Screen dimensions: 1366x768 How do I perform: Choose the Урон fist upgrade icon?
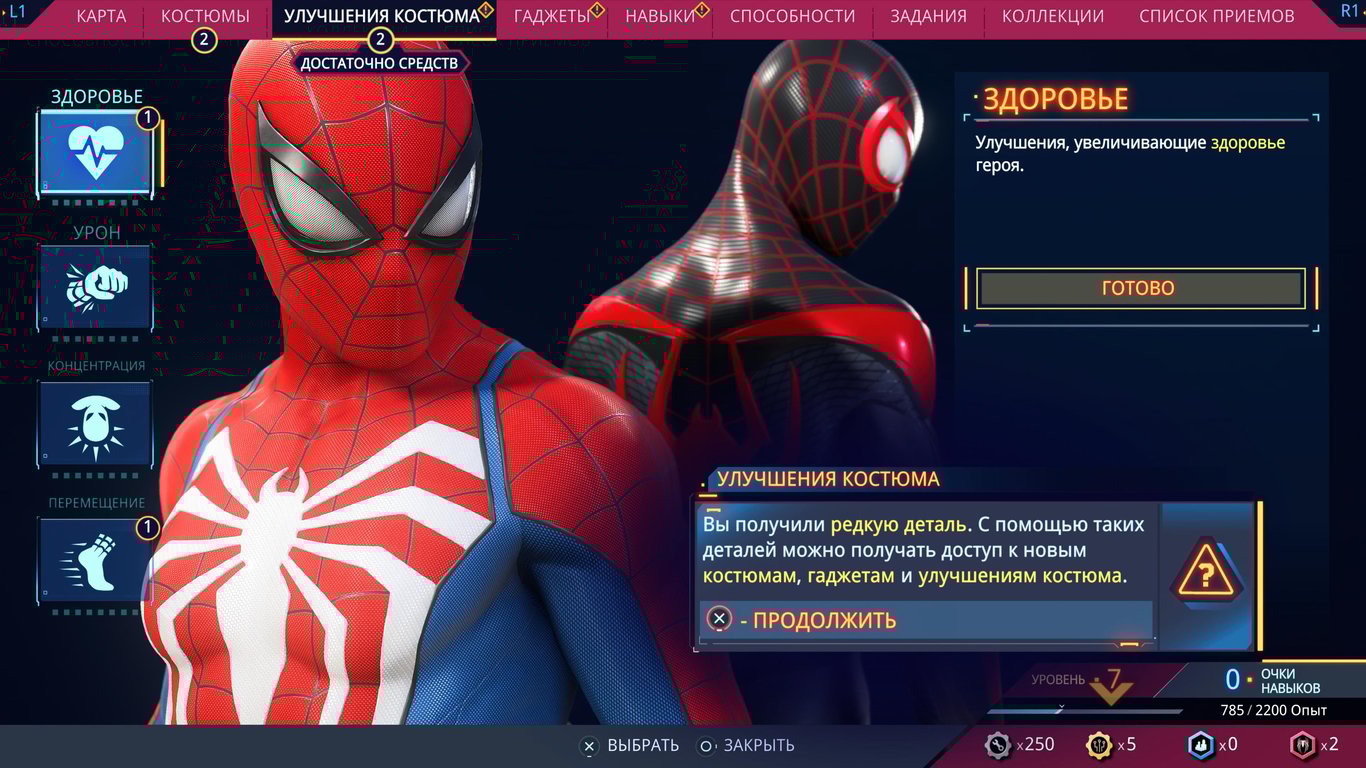(x=96, y=287)
